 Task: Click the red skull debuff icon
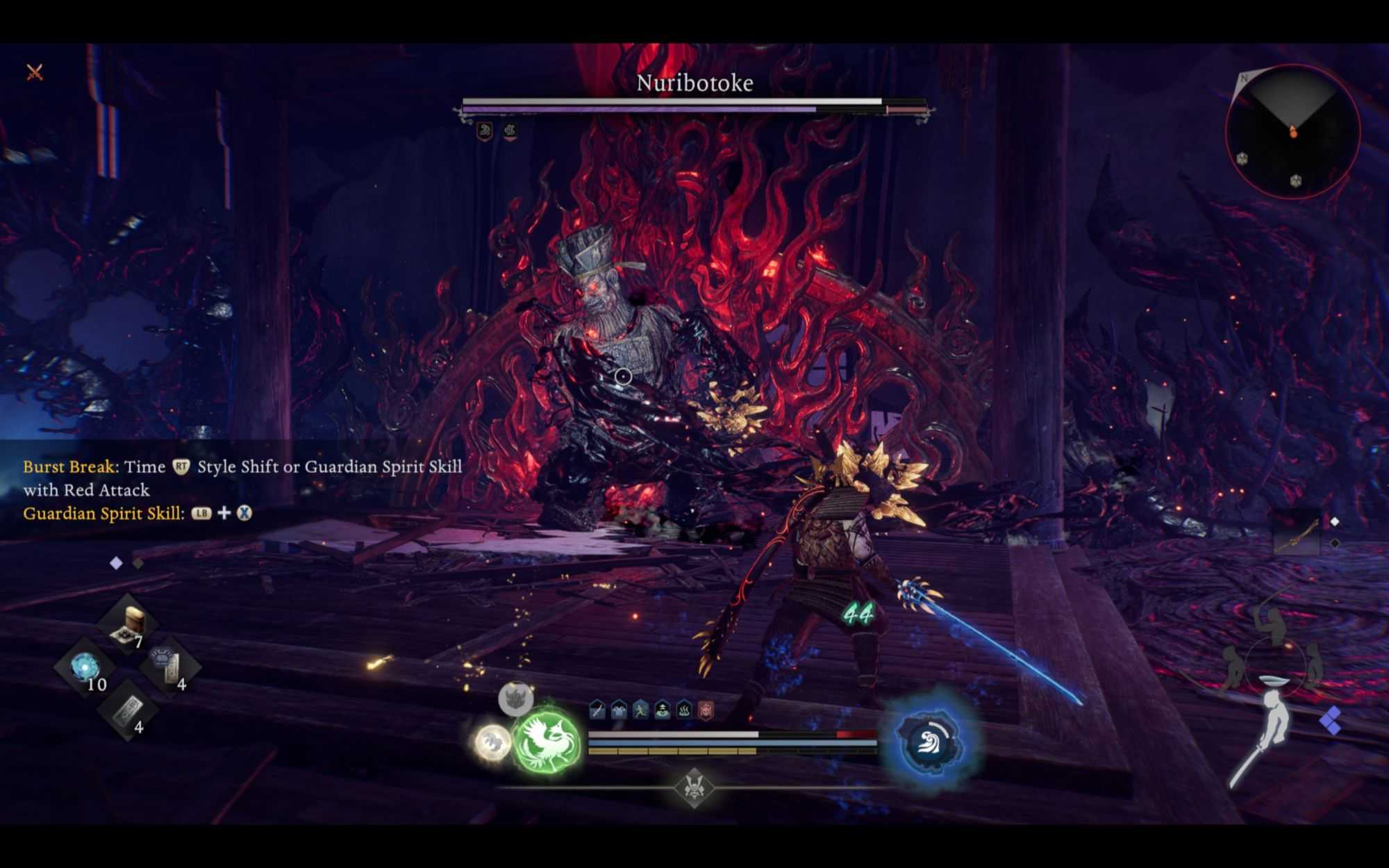click(x=706, y=710)
